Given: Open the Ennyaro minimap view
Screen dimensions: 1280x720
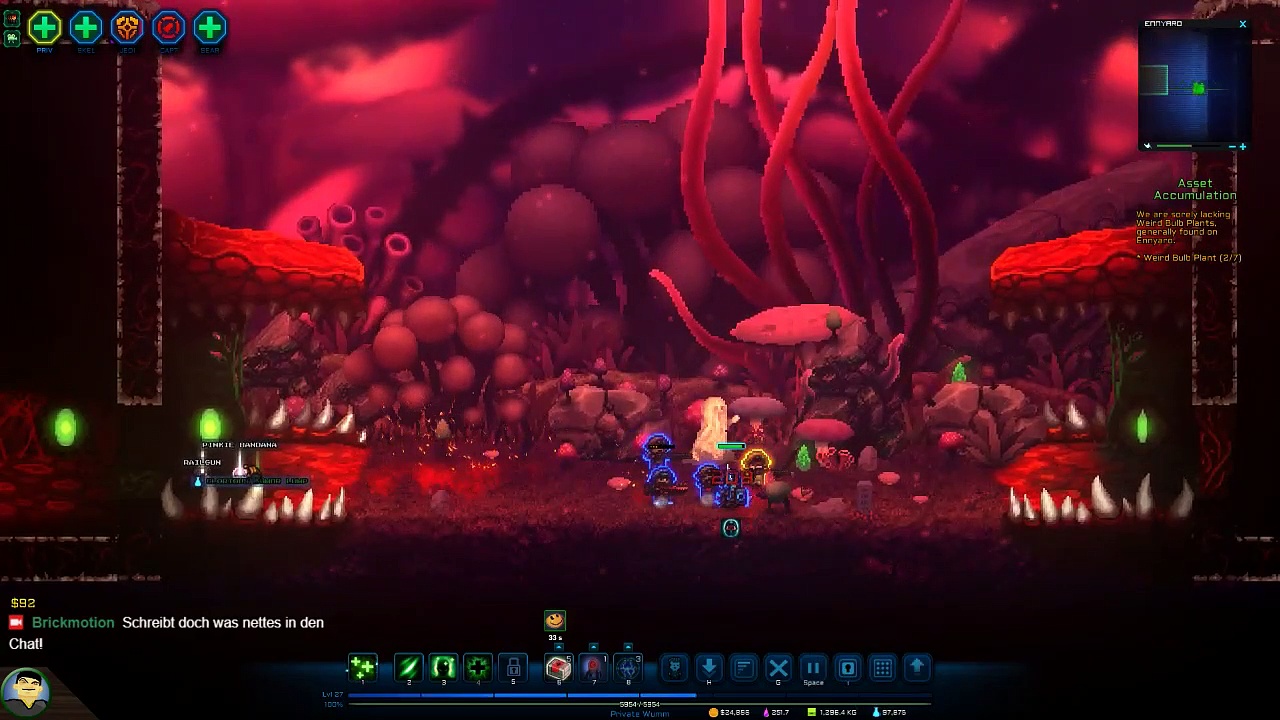Looking at the screenshot, I should pos(1194,88).
